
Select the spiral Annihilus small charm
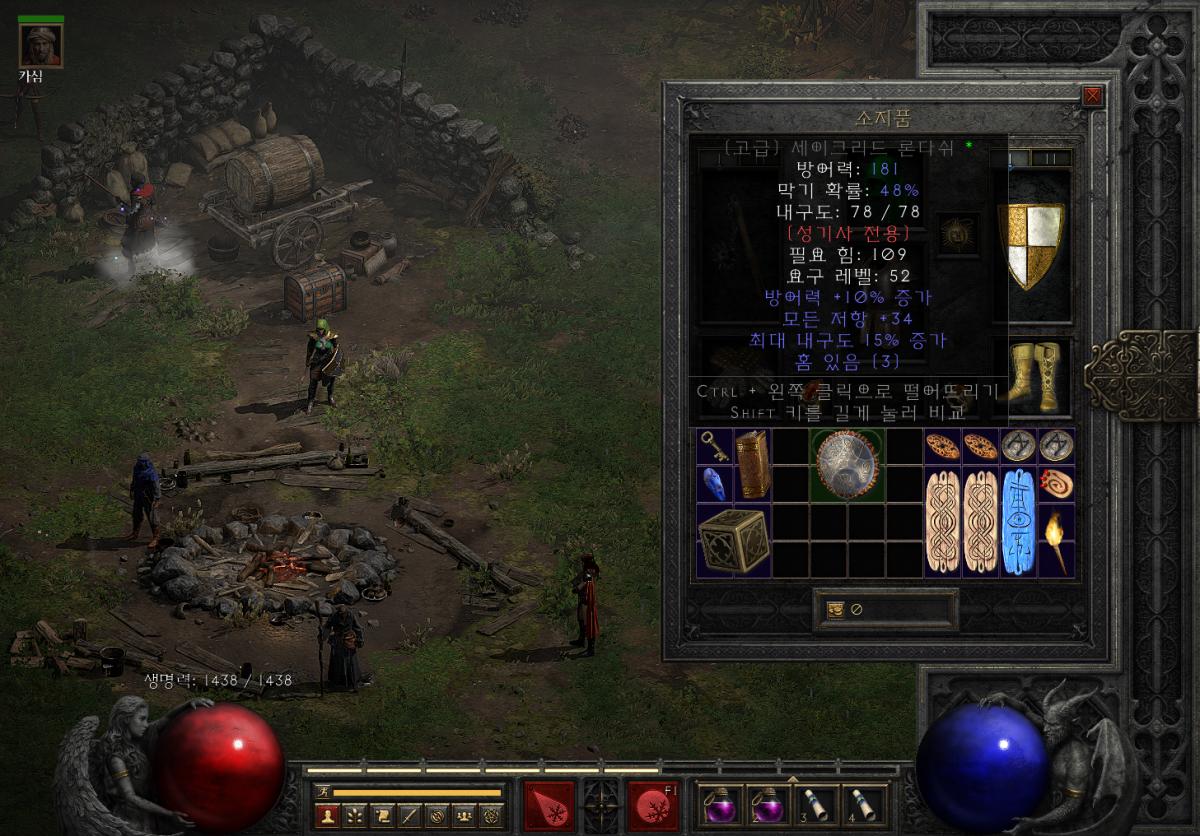[1056, 483]
